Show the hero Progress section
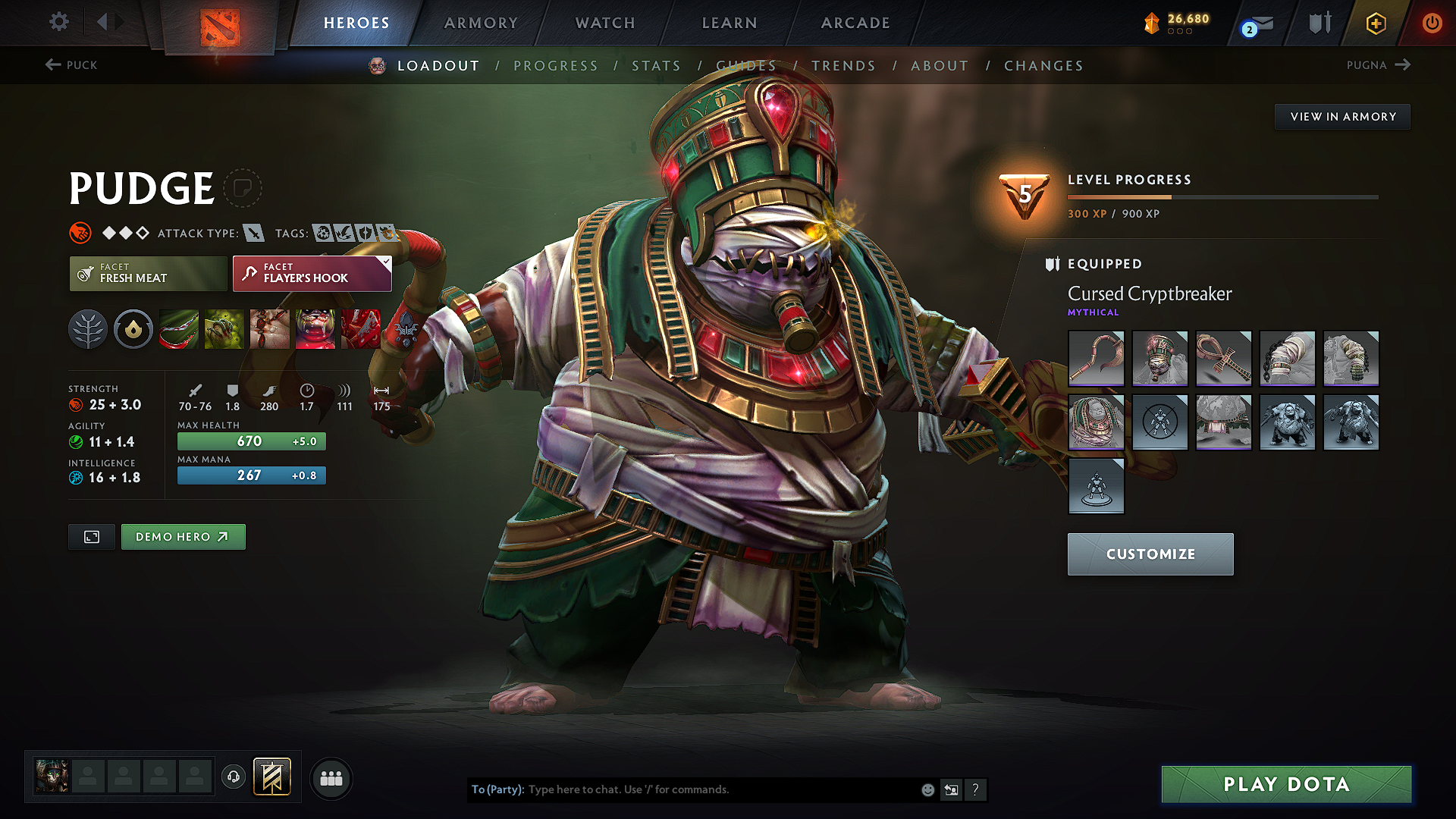 coord(556,66)
